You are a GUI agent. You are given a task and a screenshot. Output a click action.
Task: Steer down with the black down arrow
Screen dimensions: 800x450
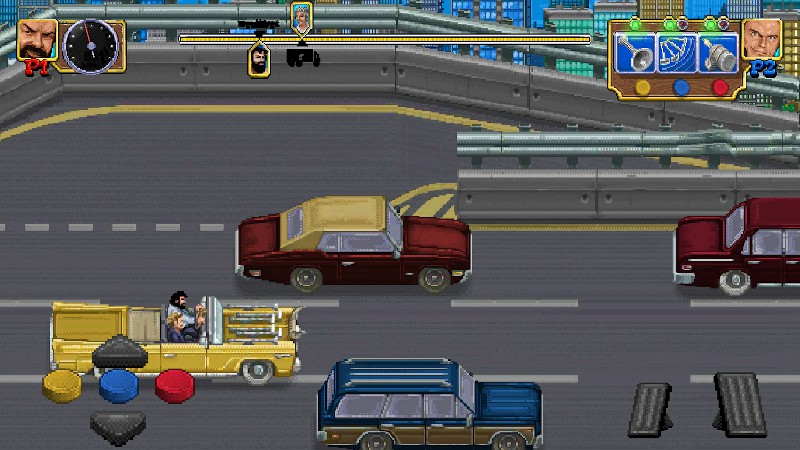(x=118, y=425)
